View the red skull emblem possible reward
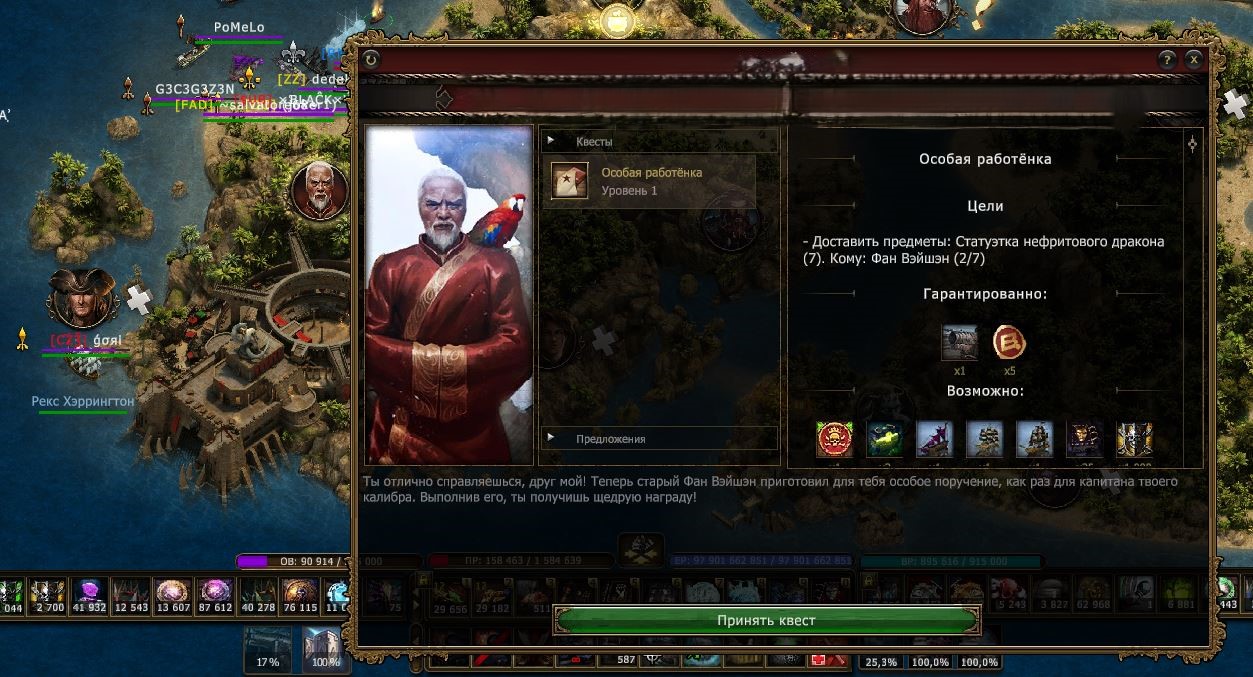Viewport: 1253px width, 677px height. click(x=834, y=439)
